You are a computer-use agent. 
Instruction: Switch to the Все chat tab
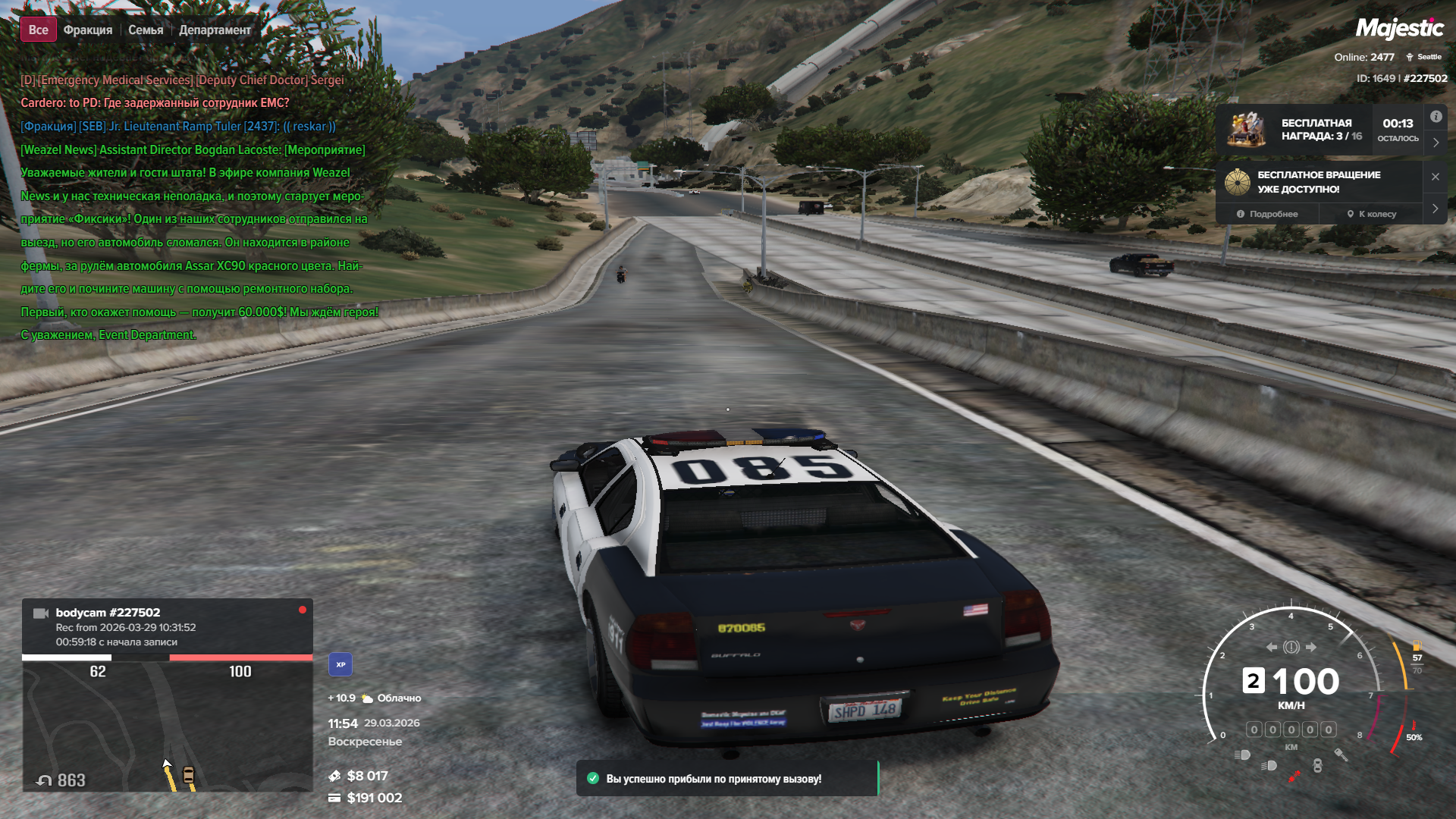(38, 30)
